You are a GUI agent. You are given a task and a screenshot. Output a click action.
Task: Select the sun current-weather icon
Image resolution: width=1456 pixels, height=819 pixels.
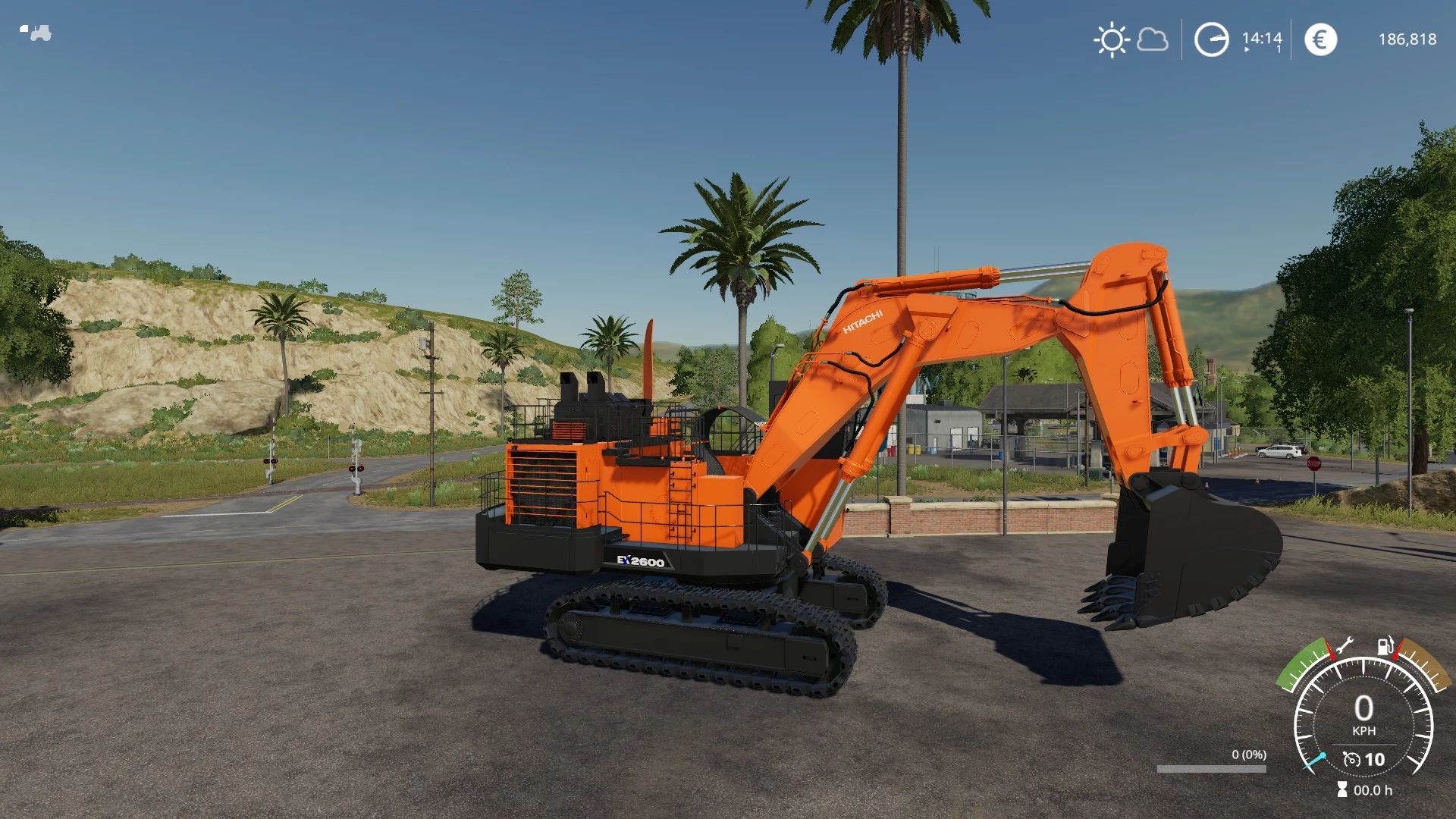click(x=1112, y=39)
